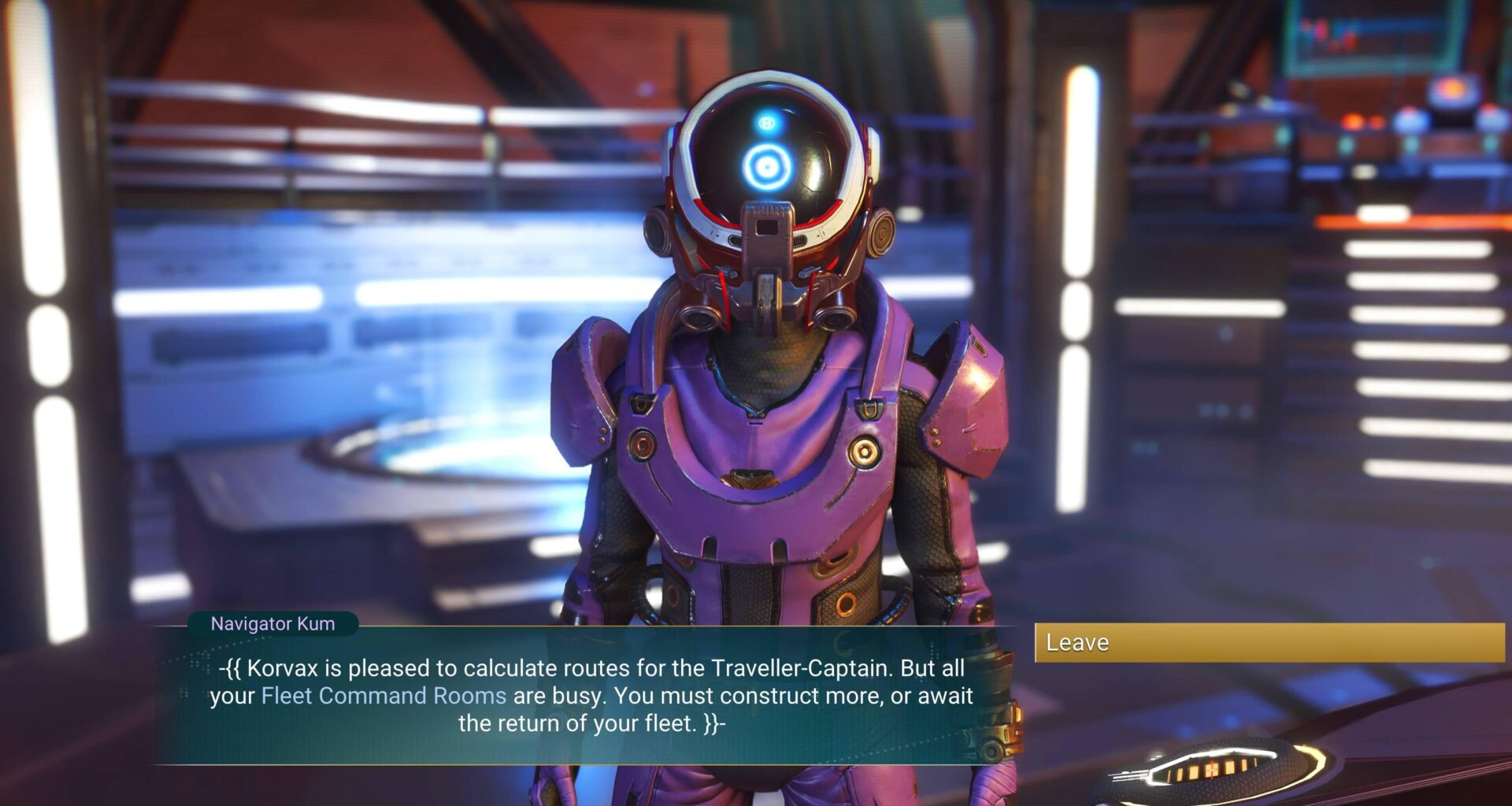Viewport: 1512px width, 806px height.
Task: Choose the Leave dialogue option
Action: (1268, 642)
